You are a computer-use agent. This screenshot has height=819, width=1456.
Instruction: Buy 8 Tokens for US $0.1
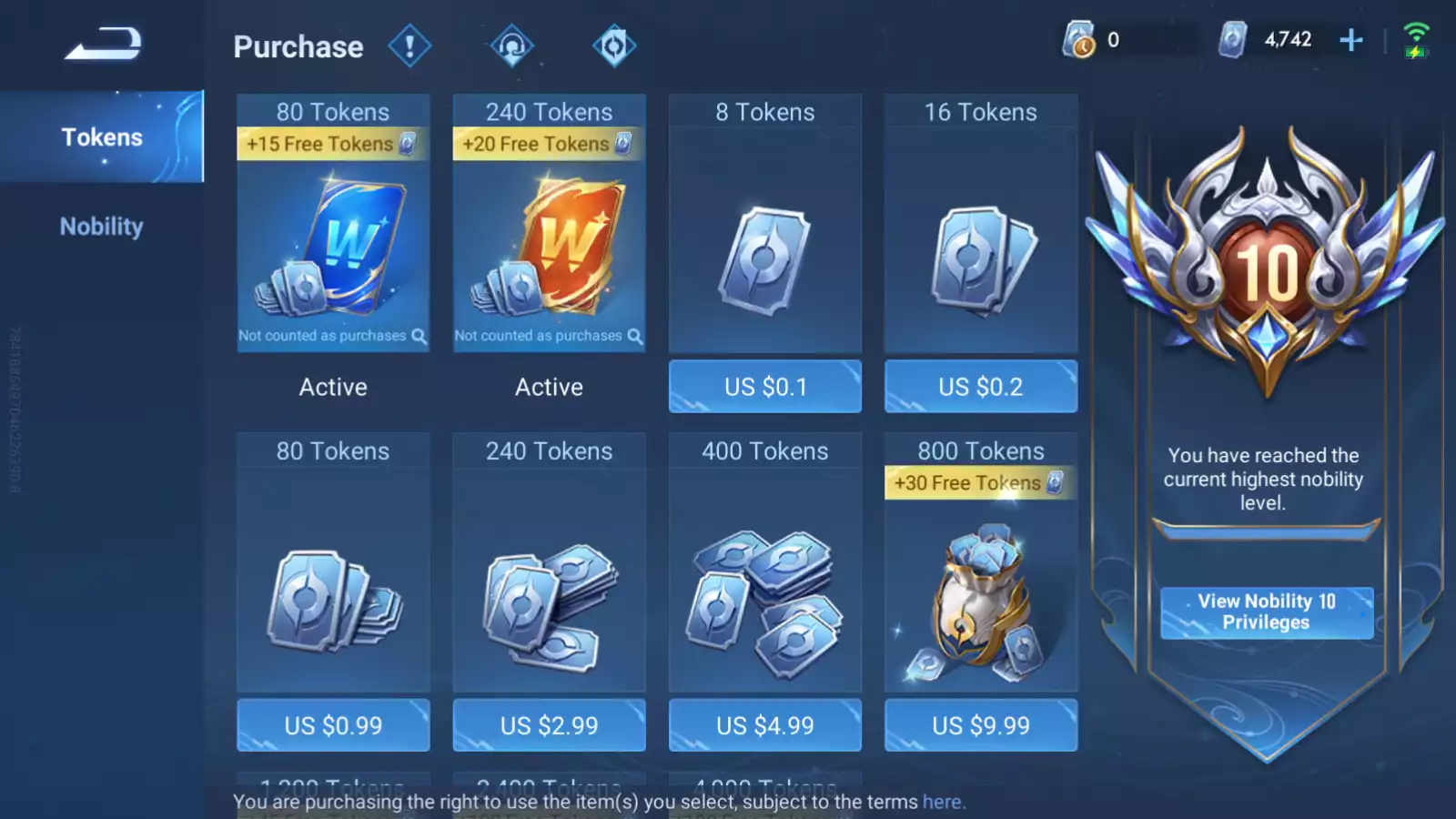pos(764,387)
